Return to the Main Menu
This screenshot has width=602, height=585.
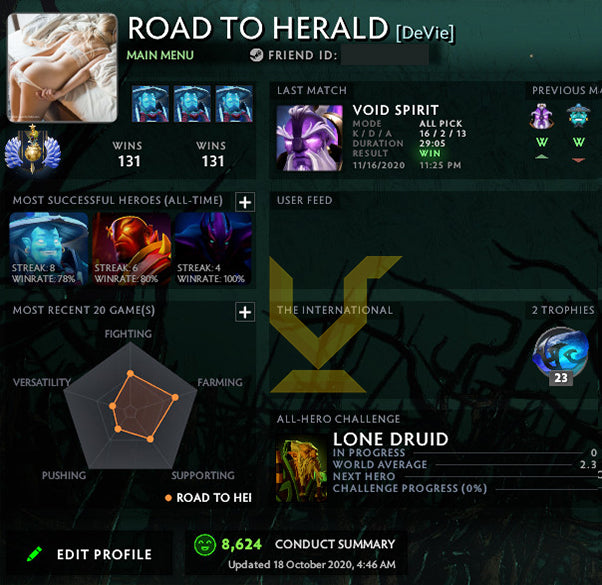point(160,55)
